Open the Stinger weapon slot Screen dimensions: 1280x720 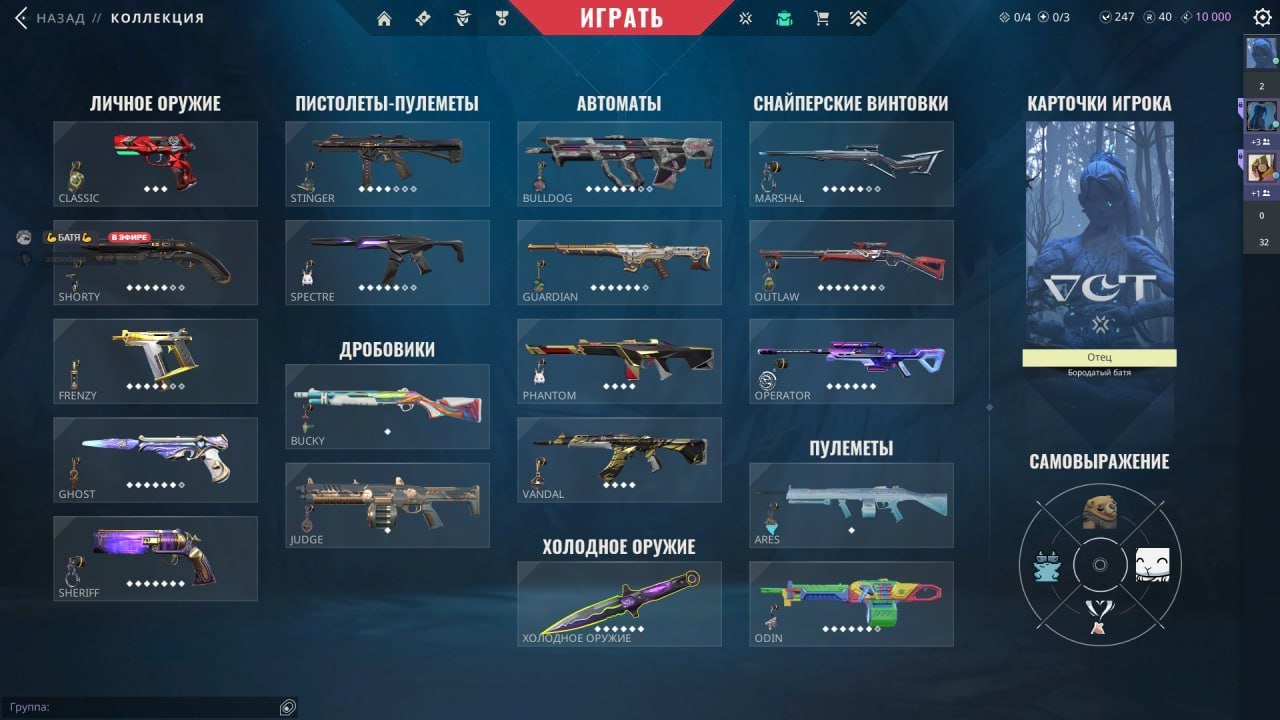click(x=387, y=164)
